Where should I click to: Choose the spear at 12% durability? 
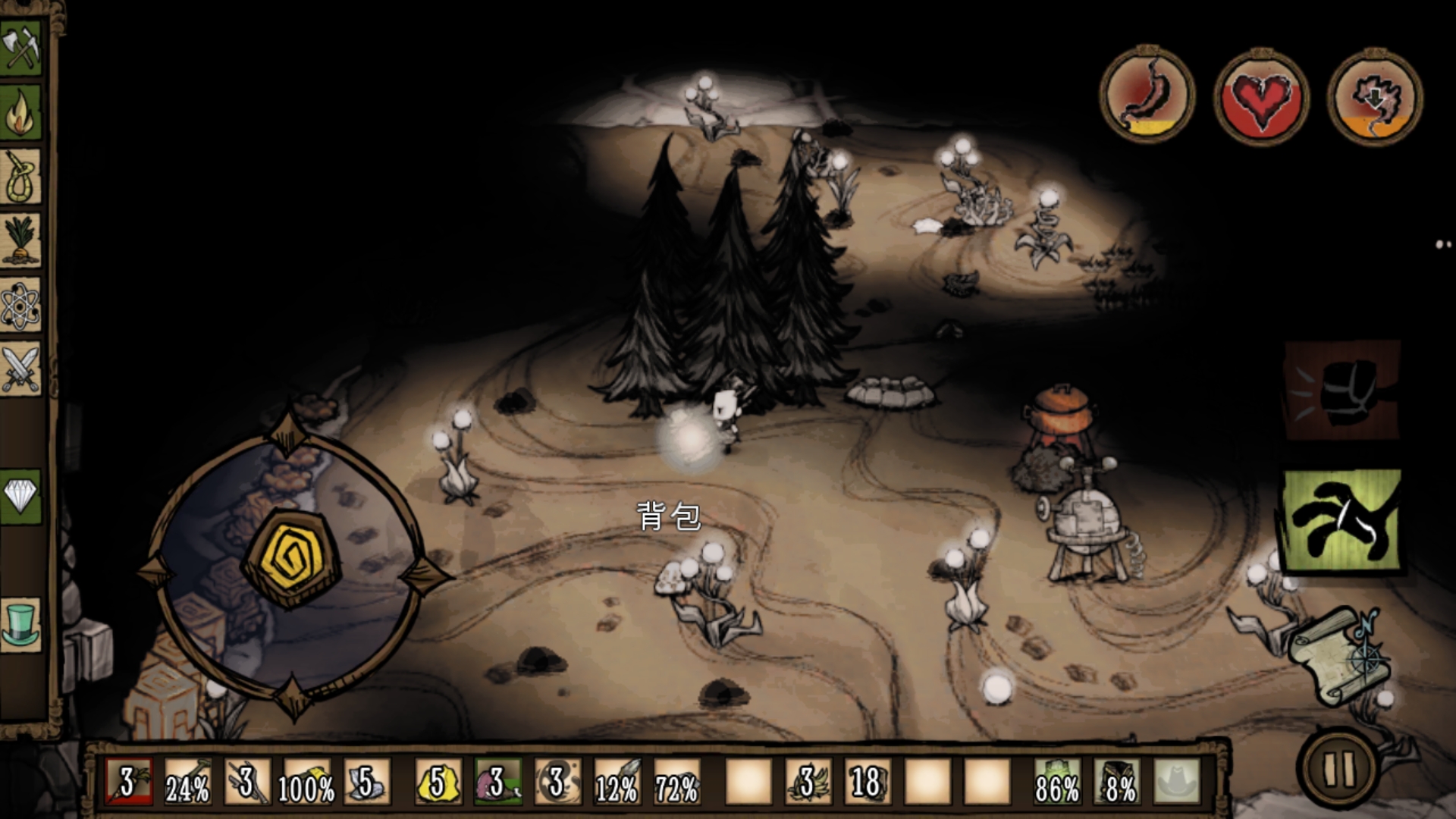tap(617, 782)
